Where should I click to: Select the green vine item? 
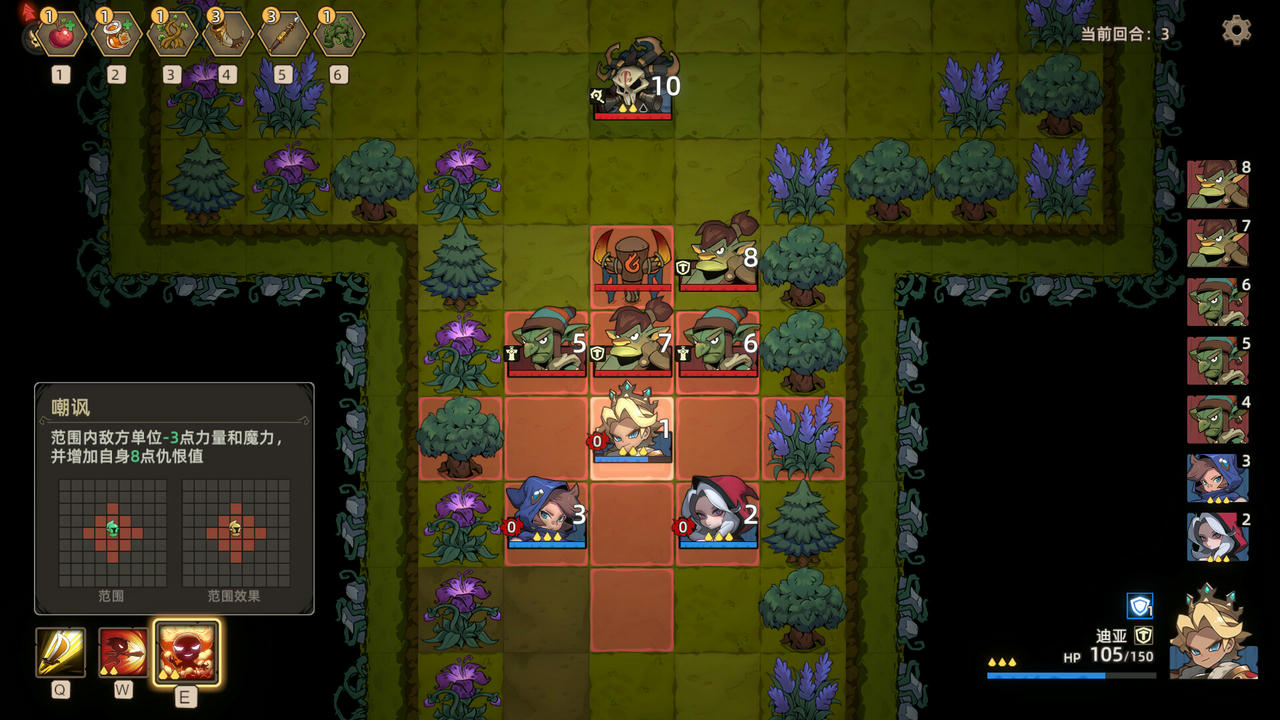[339, 35]
